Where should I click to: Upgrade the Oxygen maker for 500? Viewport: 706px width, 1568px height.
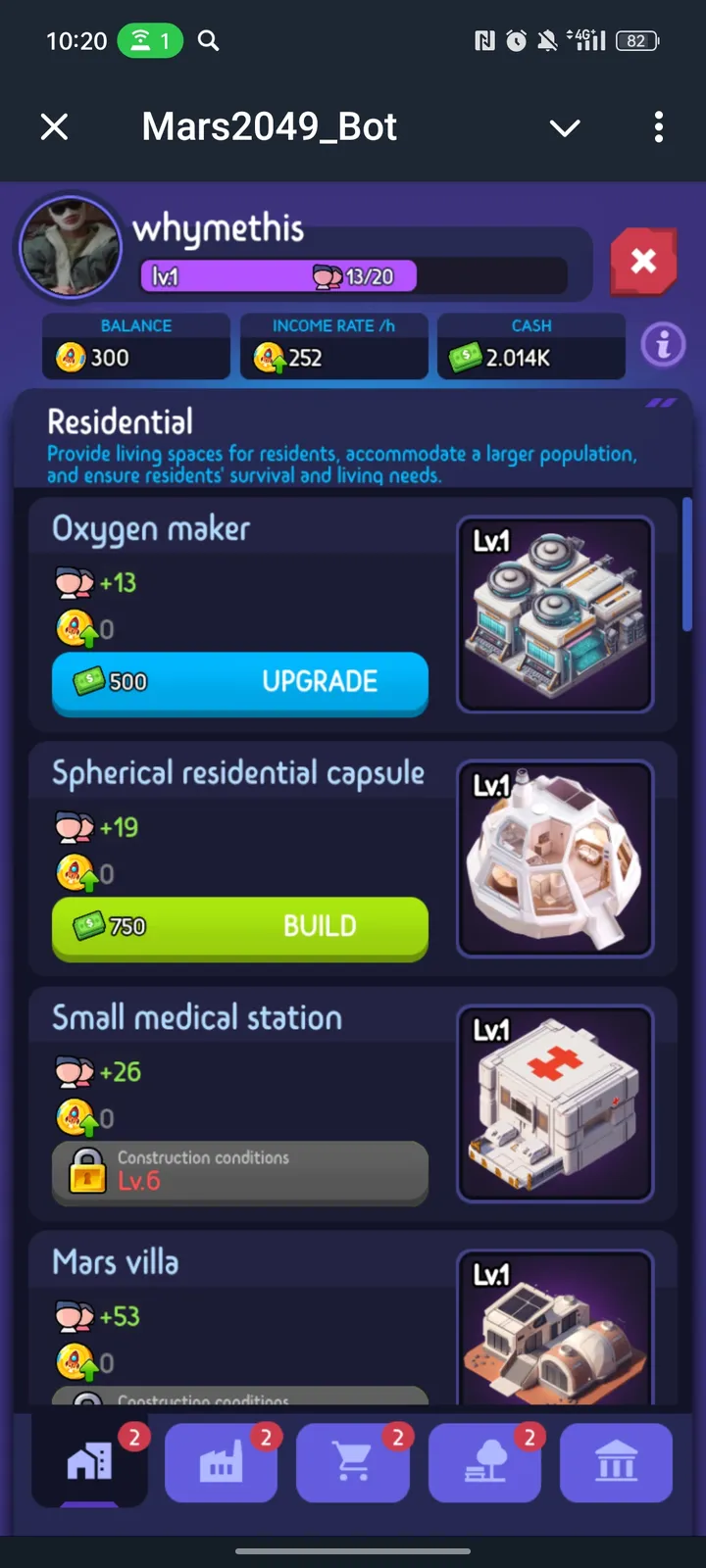coord(240,682)
